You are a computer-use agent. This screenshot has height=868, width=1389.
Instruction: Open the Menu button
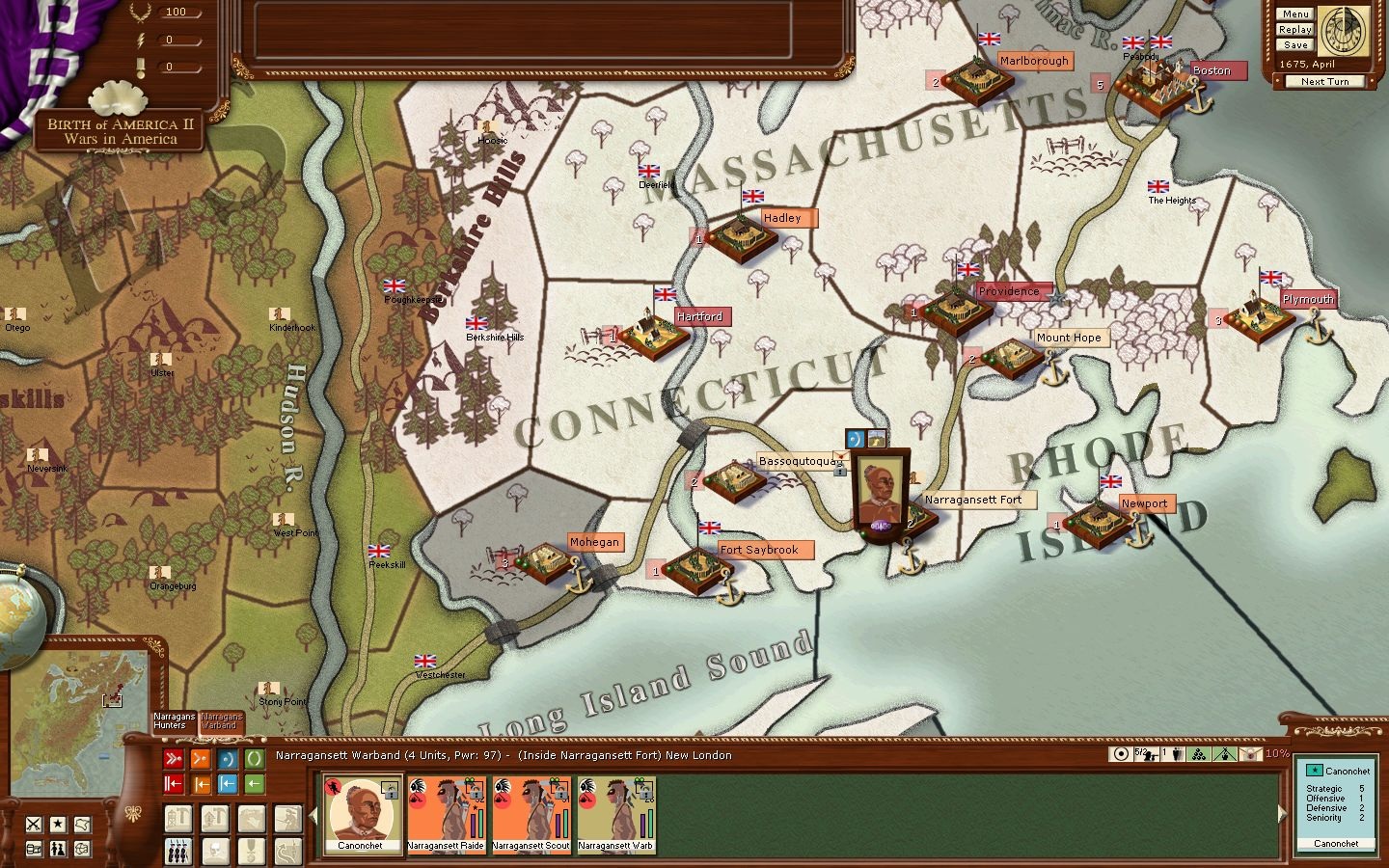[x=1295, y=14]
